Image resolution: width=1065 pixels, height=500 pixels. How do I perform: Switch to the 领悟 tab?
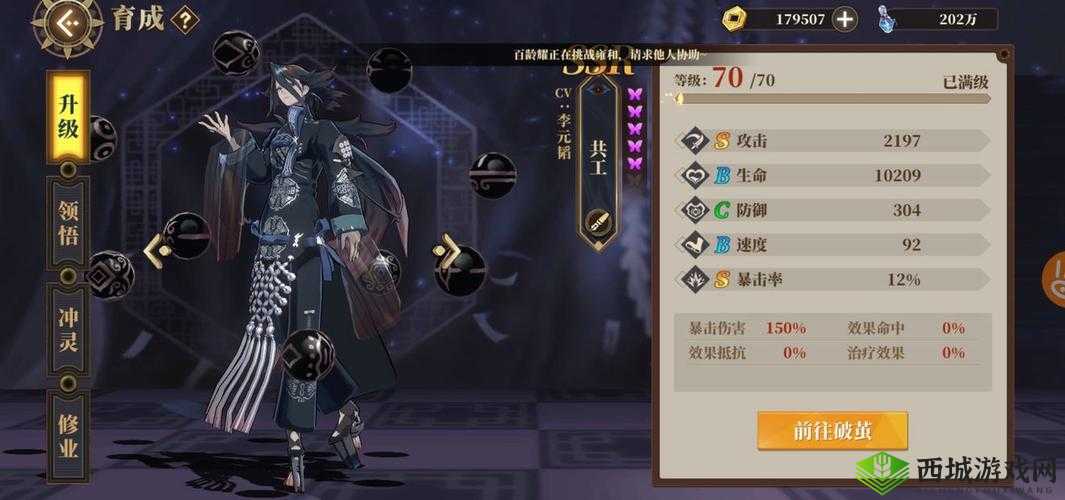coord(68,225)
